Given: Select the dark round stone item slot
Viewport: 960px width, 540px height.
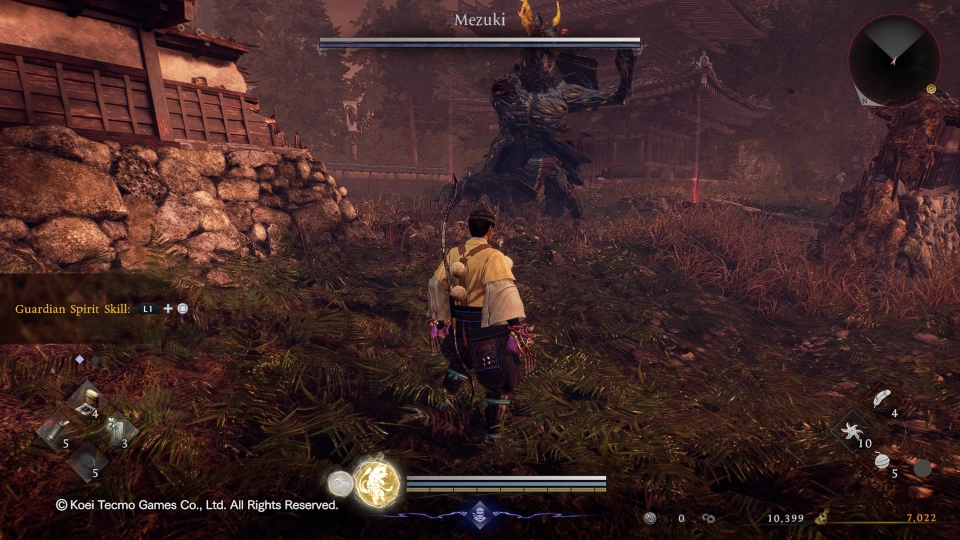Looking at the screenshot, I should [84, 462].
